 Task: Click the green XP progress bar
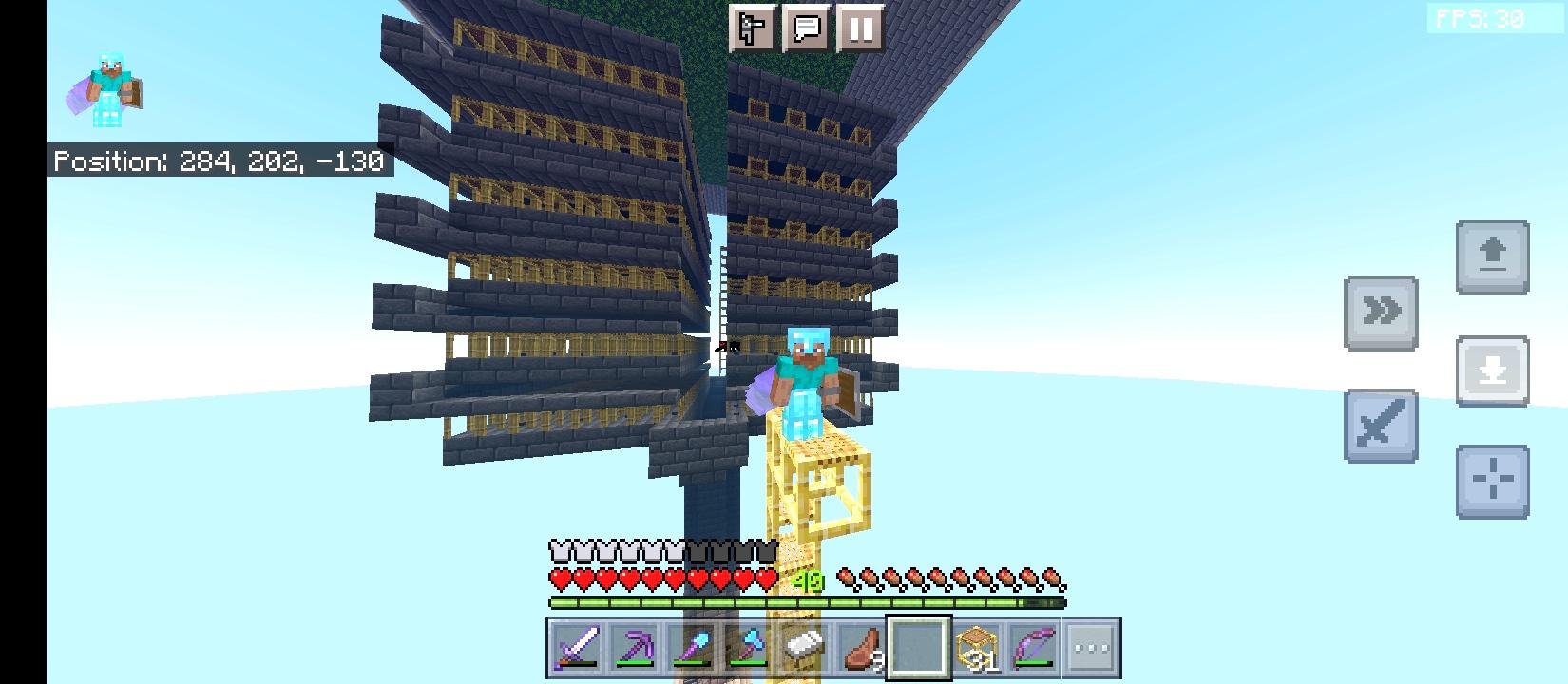tap(808, 601)
